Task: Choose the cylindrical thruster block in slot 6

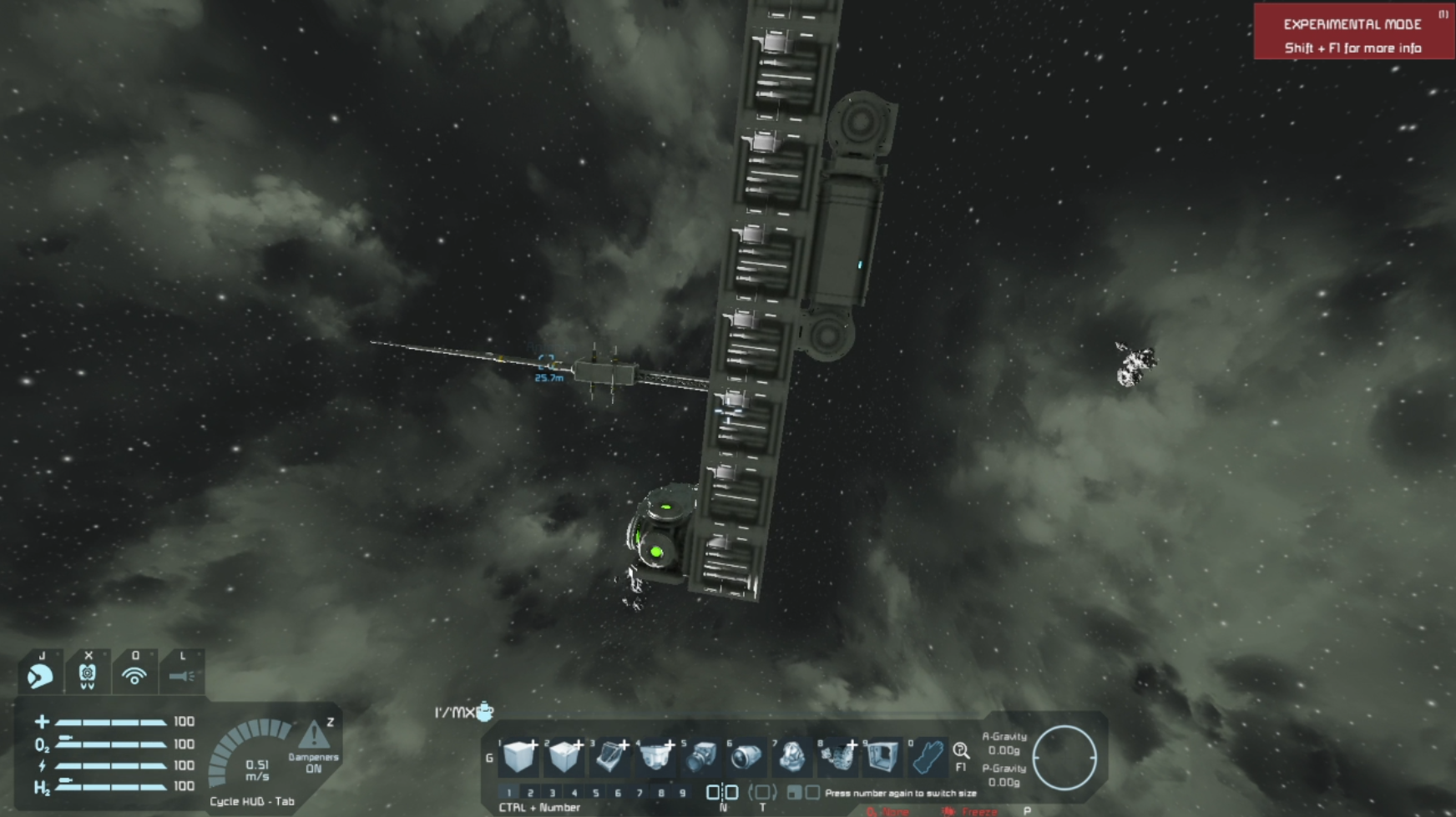Action: point(746,757)
